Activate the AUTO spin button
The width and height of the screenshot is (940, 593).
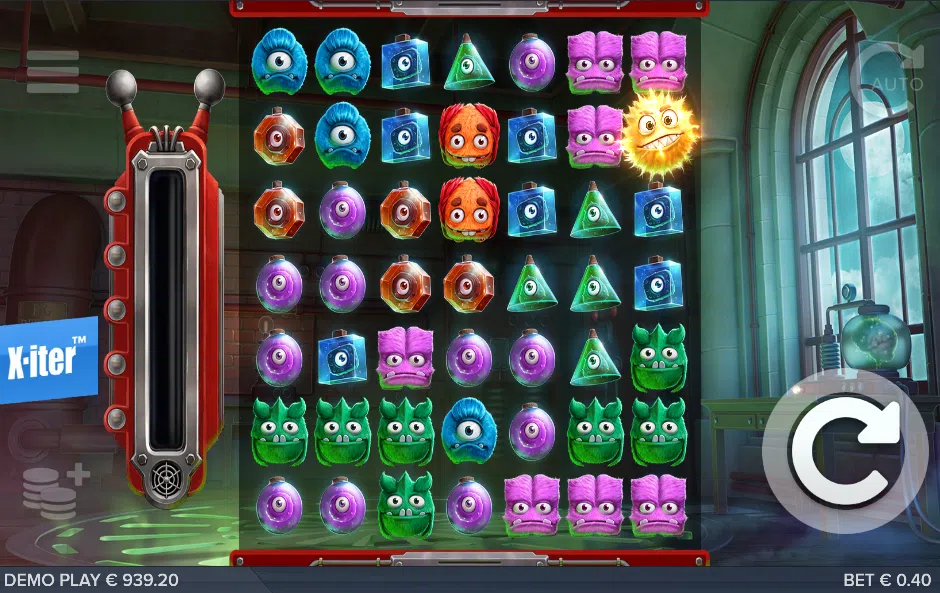(x=896, y=70)
